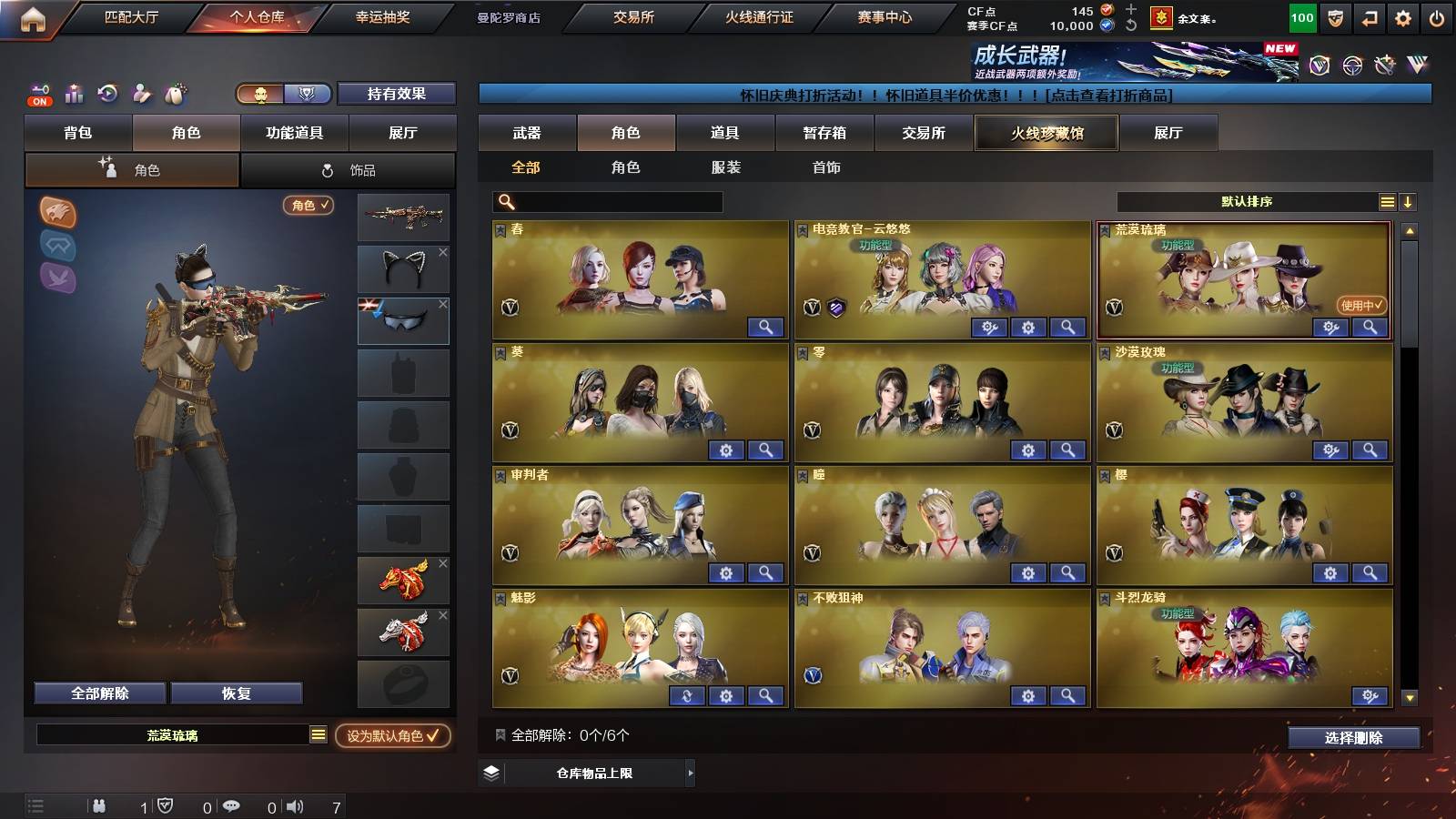1456x819 pixels.
Task: Switch to the 武器 tab
Action: coord(527,133)
